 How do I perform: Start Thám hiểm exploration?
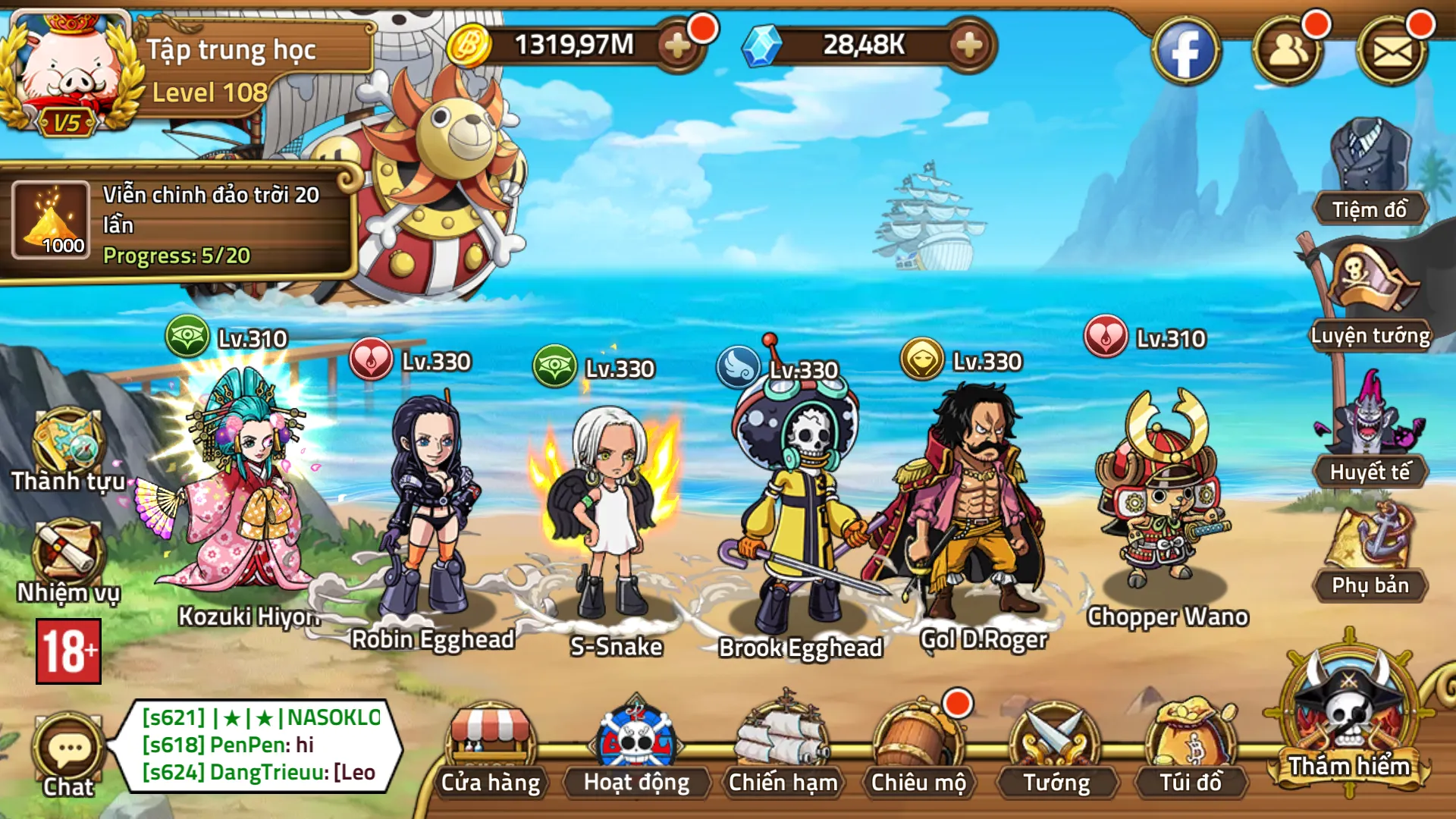pos(1349,717)
